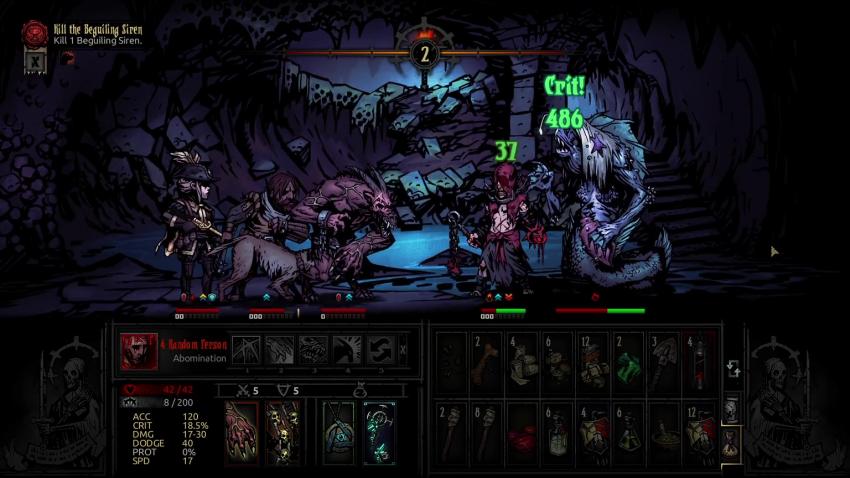Select the red vial item slot

698,361
